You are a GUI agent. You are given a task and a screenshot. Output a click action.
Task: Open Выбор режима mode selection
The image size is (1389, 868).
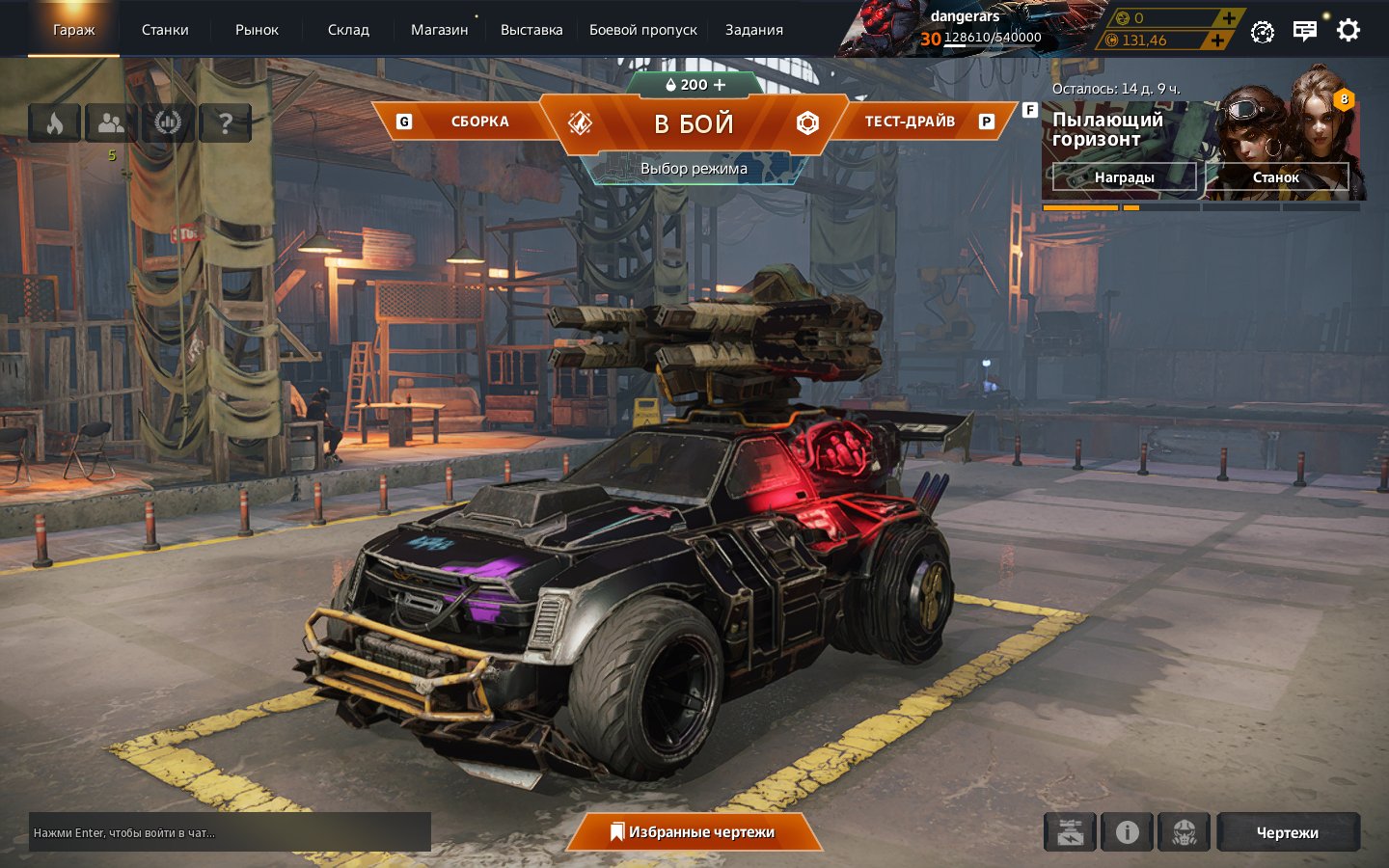694,169
